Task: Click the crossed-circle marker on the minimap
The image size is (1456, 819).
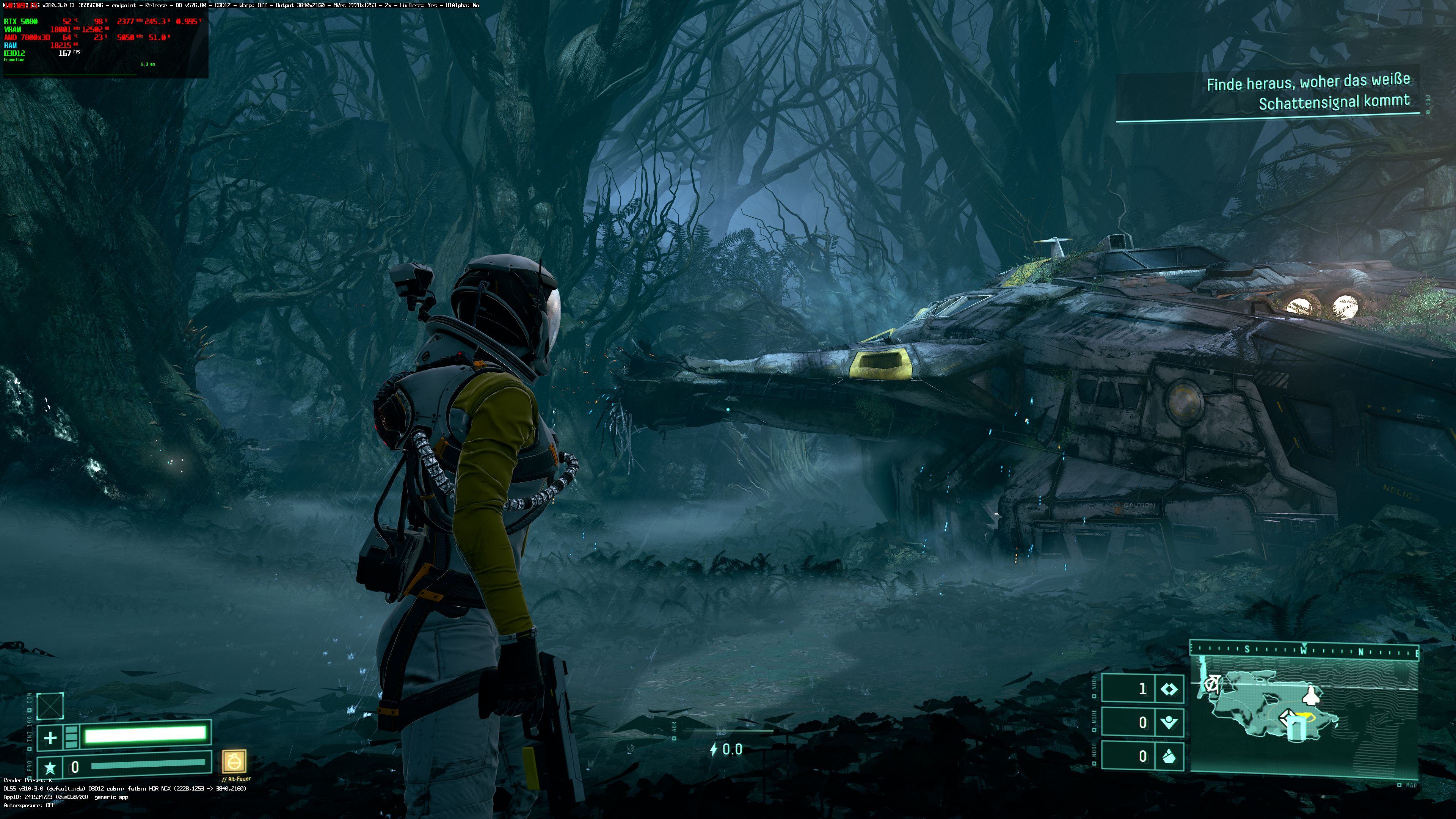Action: click(1211, 685)
